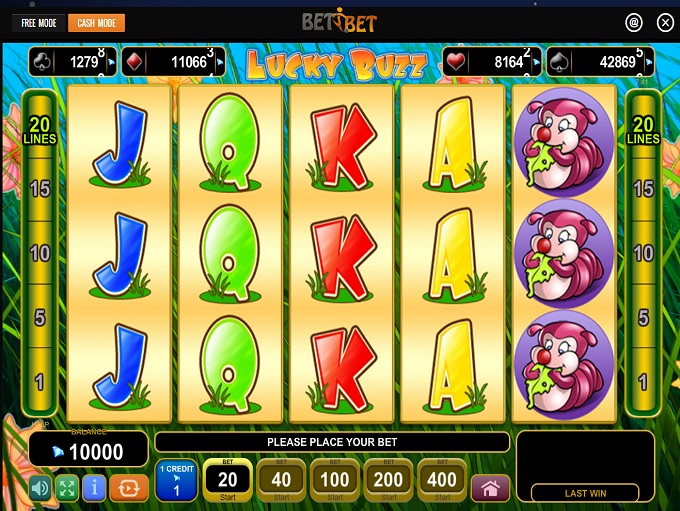Enter fullscreen with the green arrows icon
The height and width of the screenshot is (511, 680).
(67, 488)
